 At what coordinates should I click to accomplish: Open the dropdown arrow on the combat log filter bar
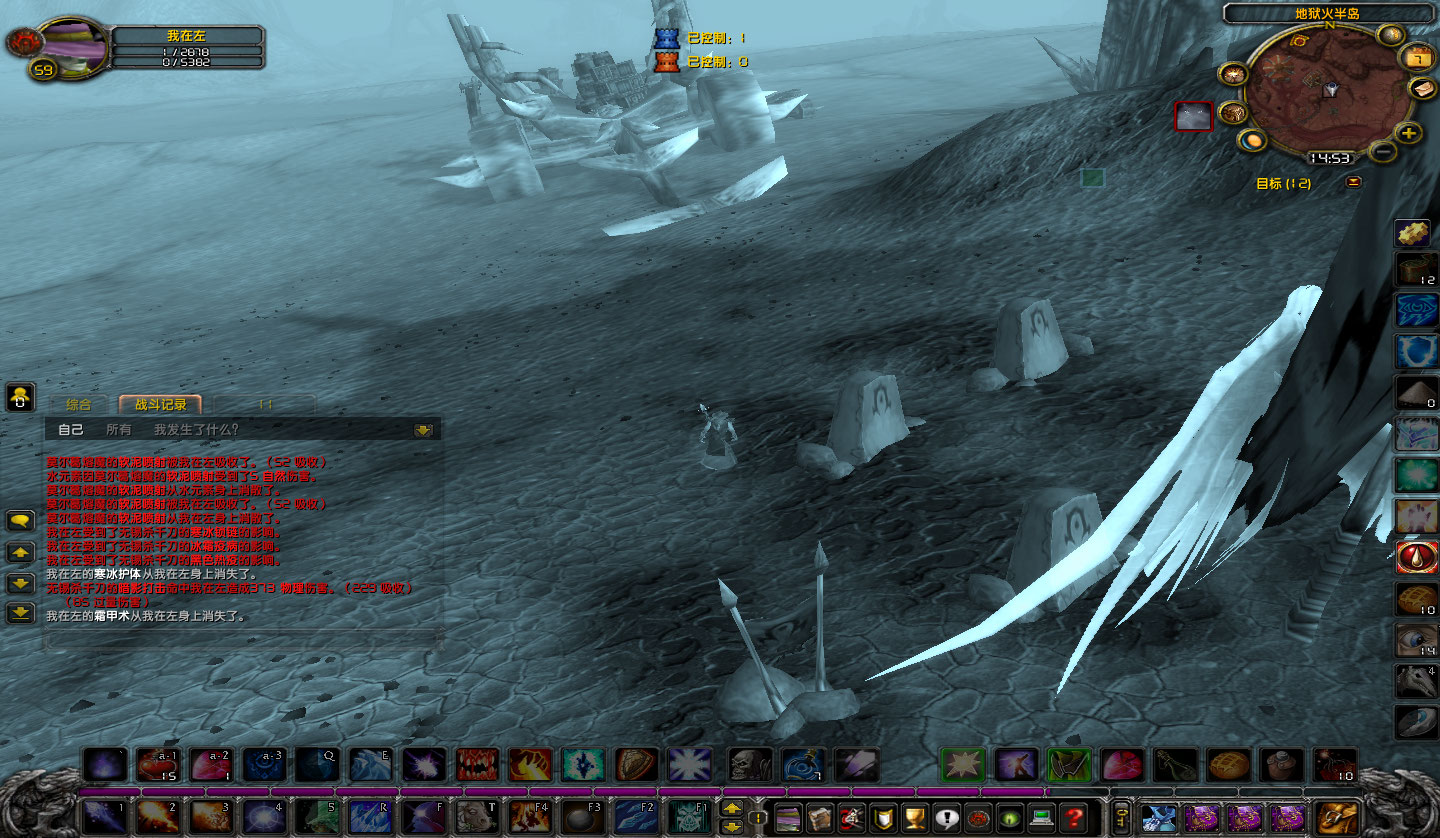[x=422, y=430]
